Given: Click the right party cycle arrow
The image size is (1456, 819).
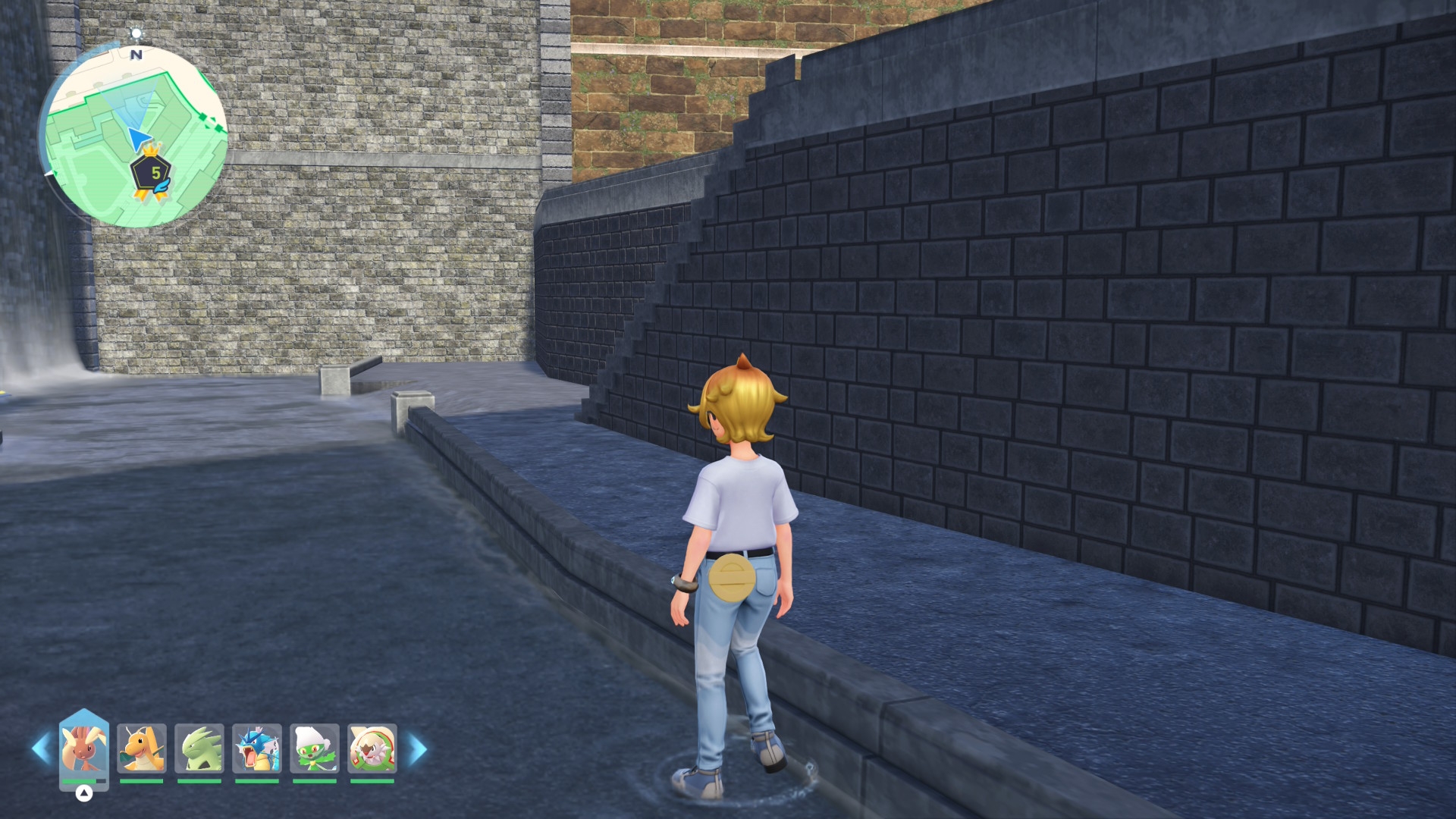Looking at the screenshot, I should pos(418,748).
